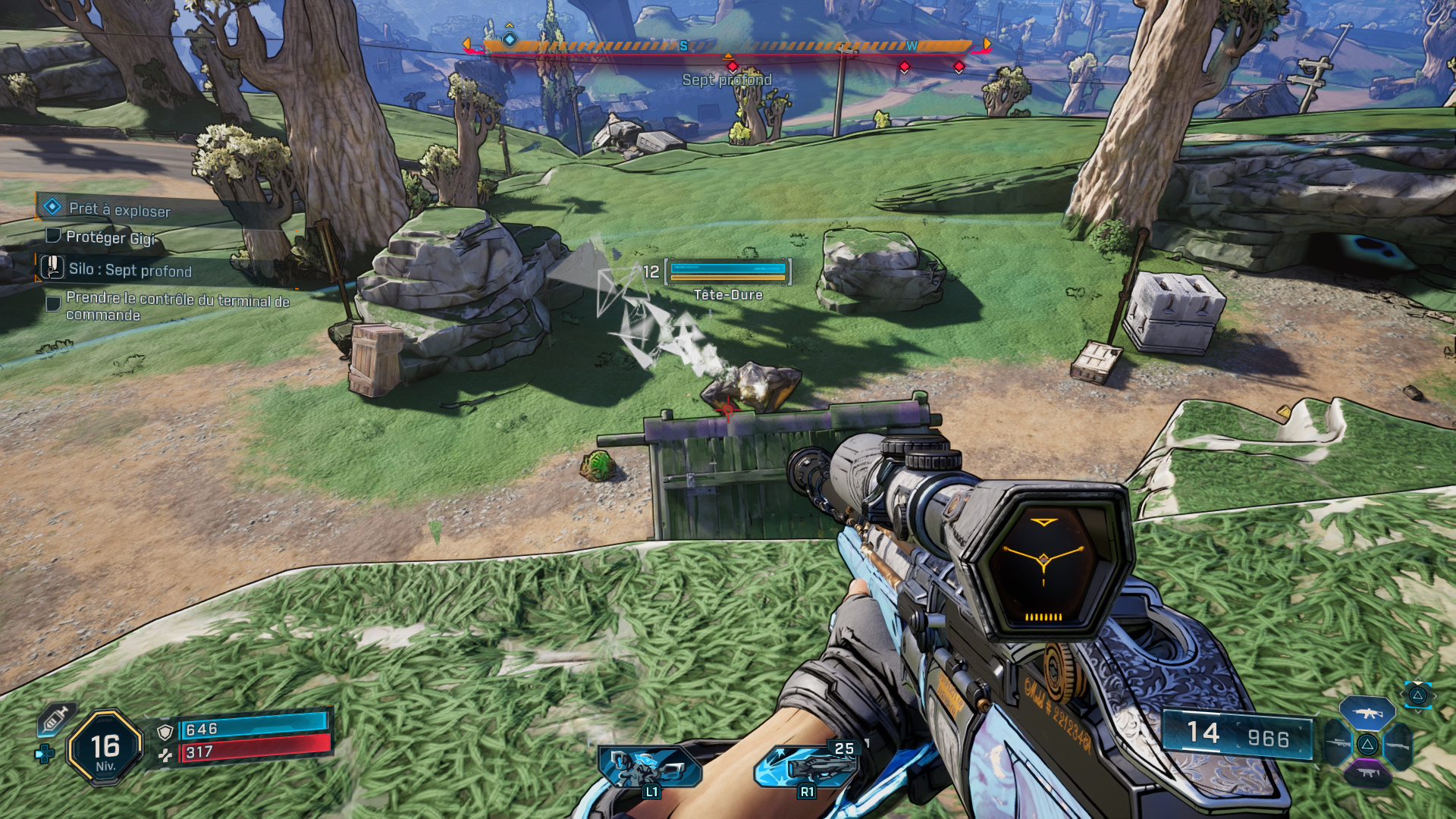Click the "Protéger Gigi" objective
Screen dimensions: 1456x819
click(110, 237)
